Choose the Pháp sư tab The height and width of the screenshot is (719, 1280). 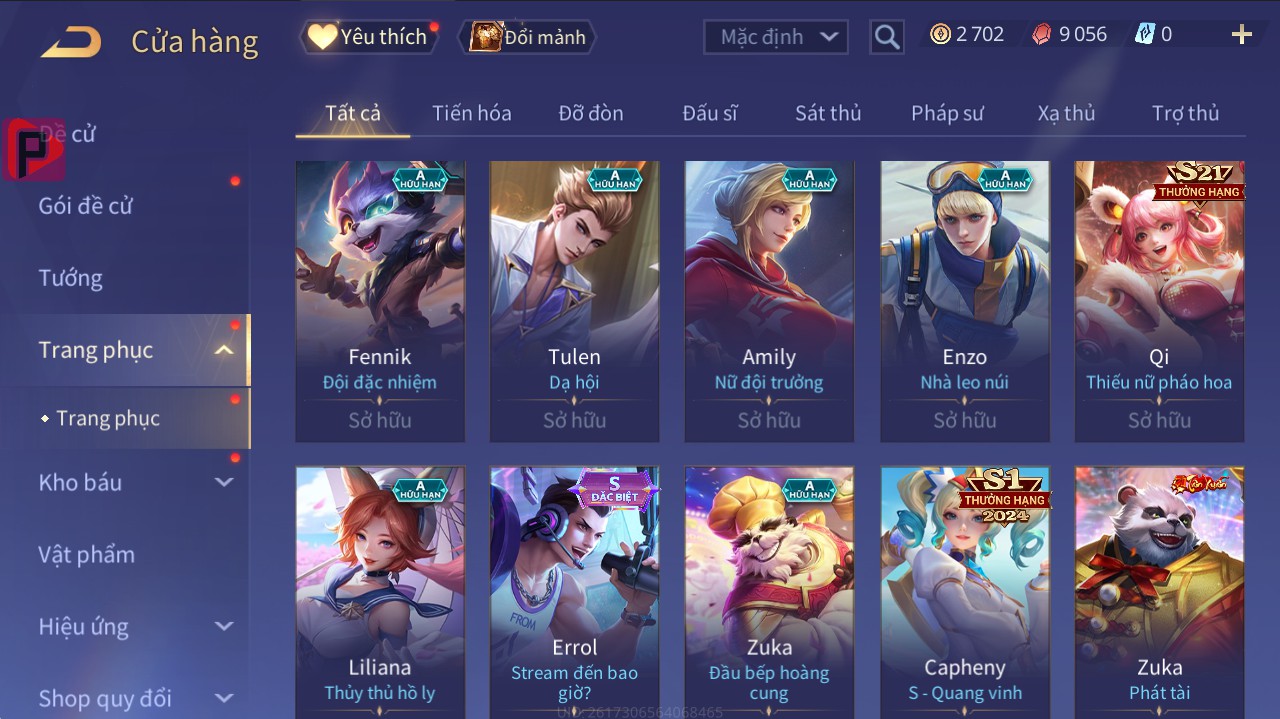point(947,113)
